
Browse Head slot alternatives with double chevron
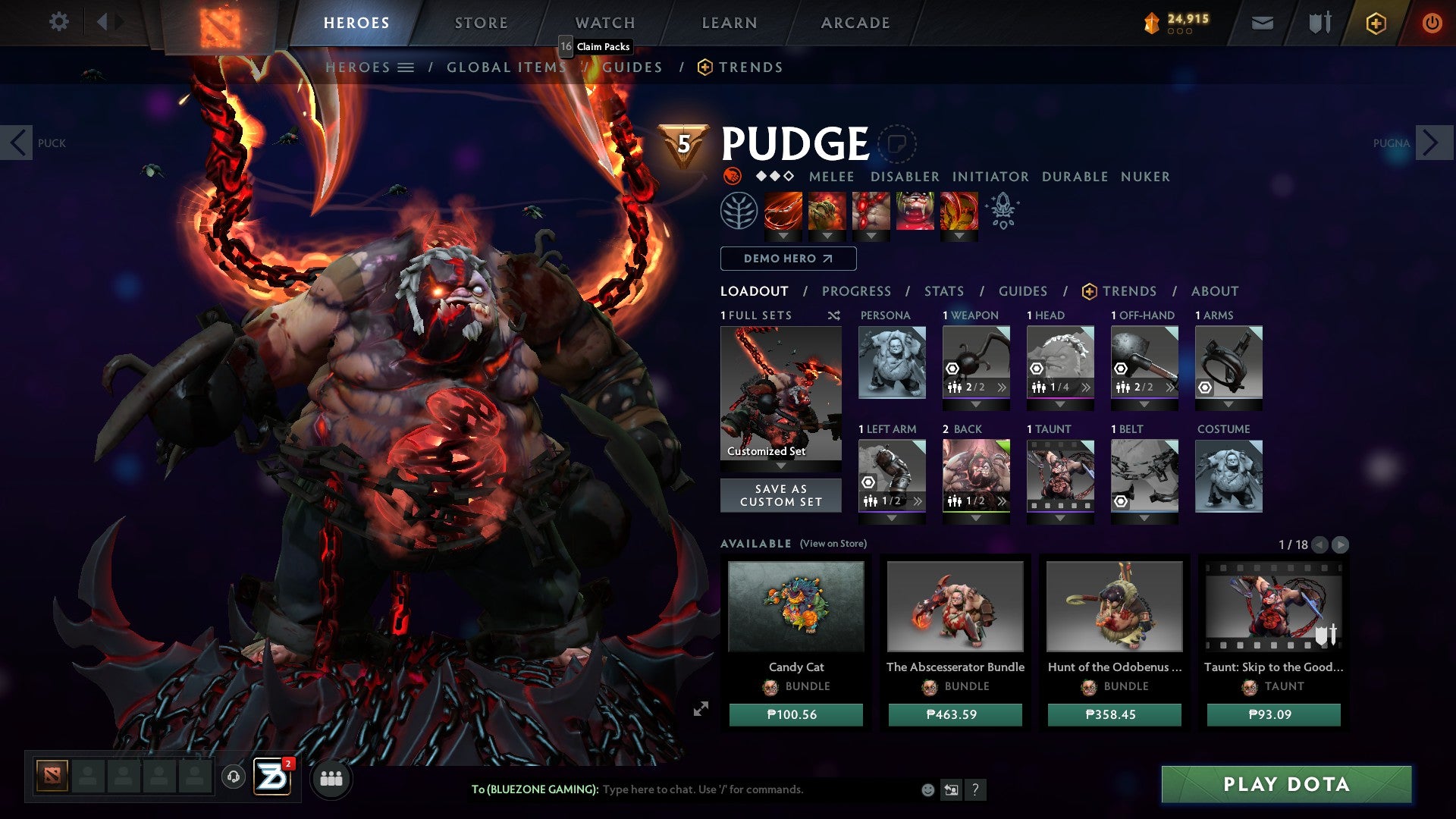tap(1087, 388)
